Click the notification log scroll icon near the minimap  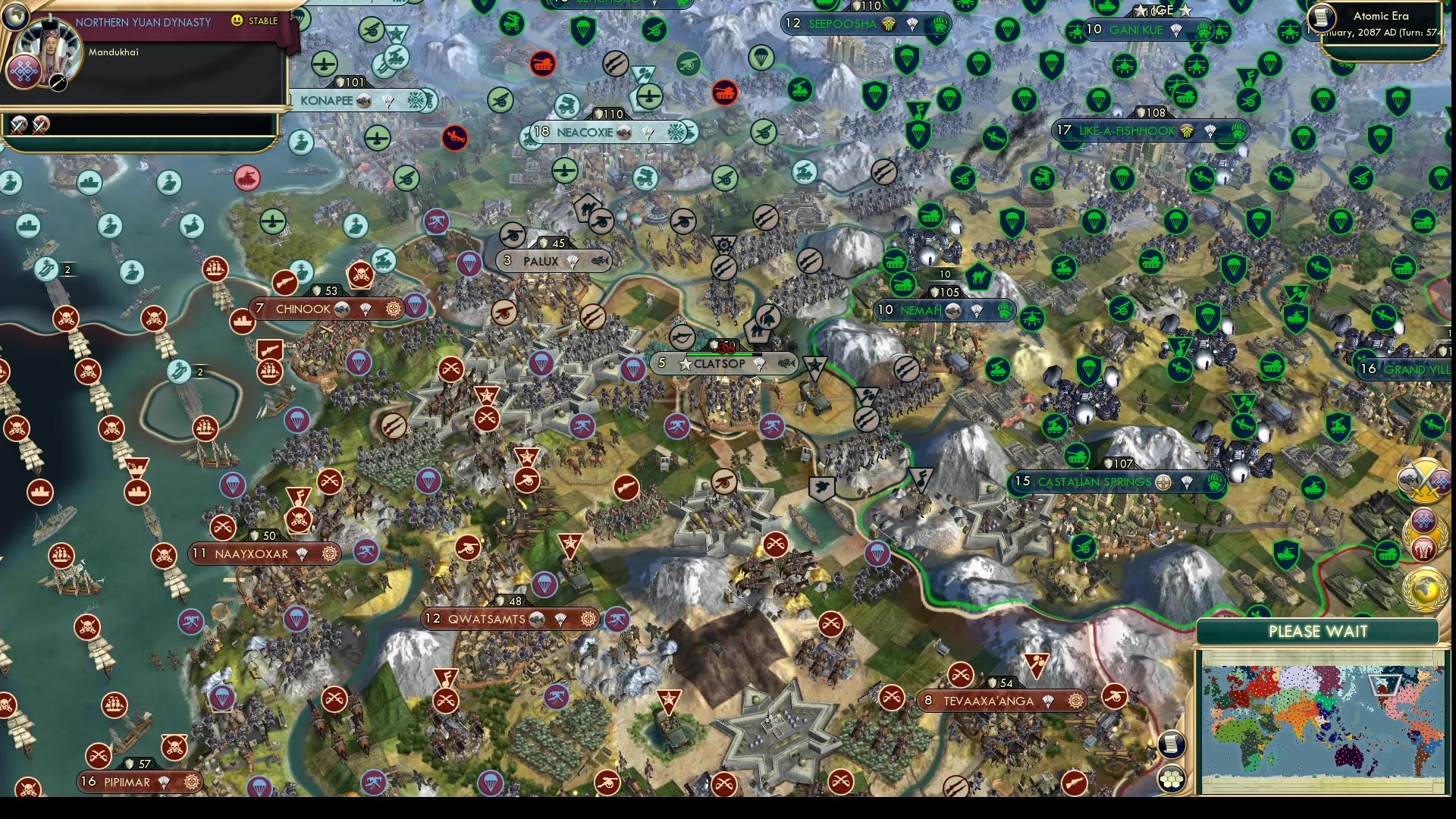1172,745
